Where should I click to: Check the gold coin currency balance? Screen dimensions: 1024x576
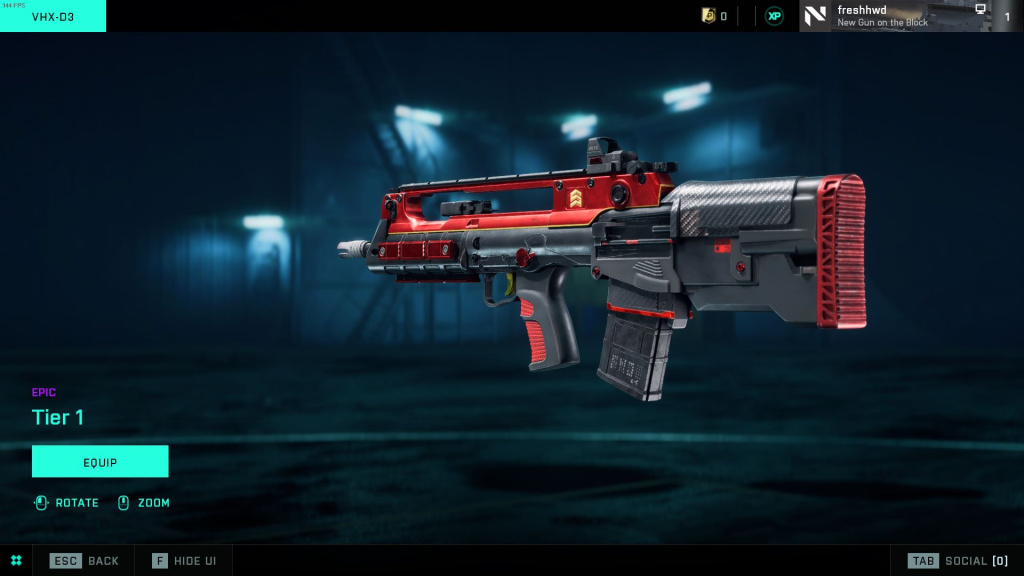tap(714, 16)
